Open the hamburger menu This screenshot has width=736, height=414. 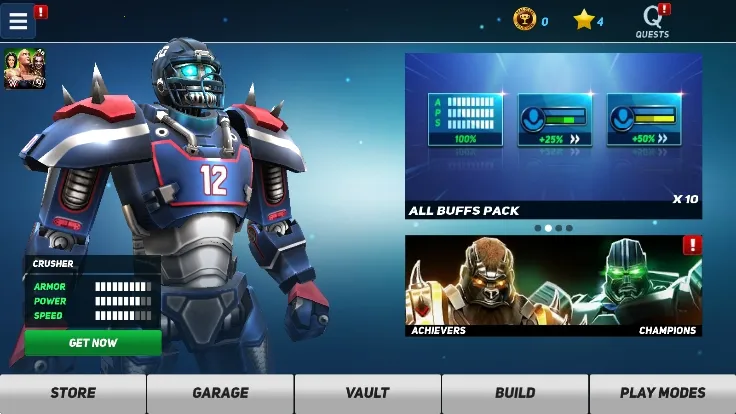(x=18, y=21)
